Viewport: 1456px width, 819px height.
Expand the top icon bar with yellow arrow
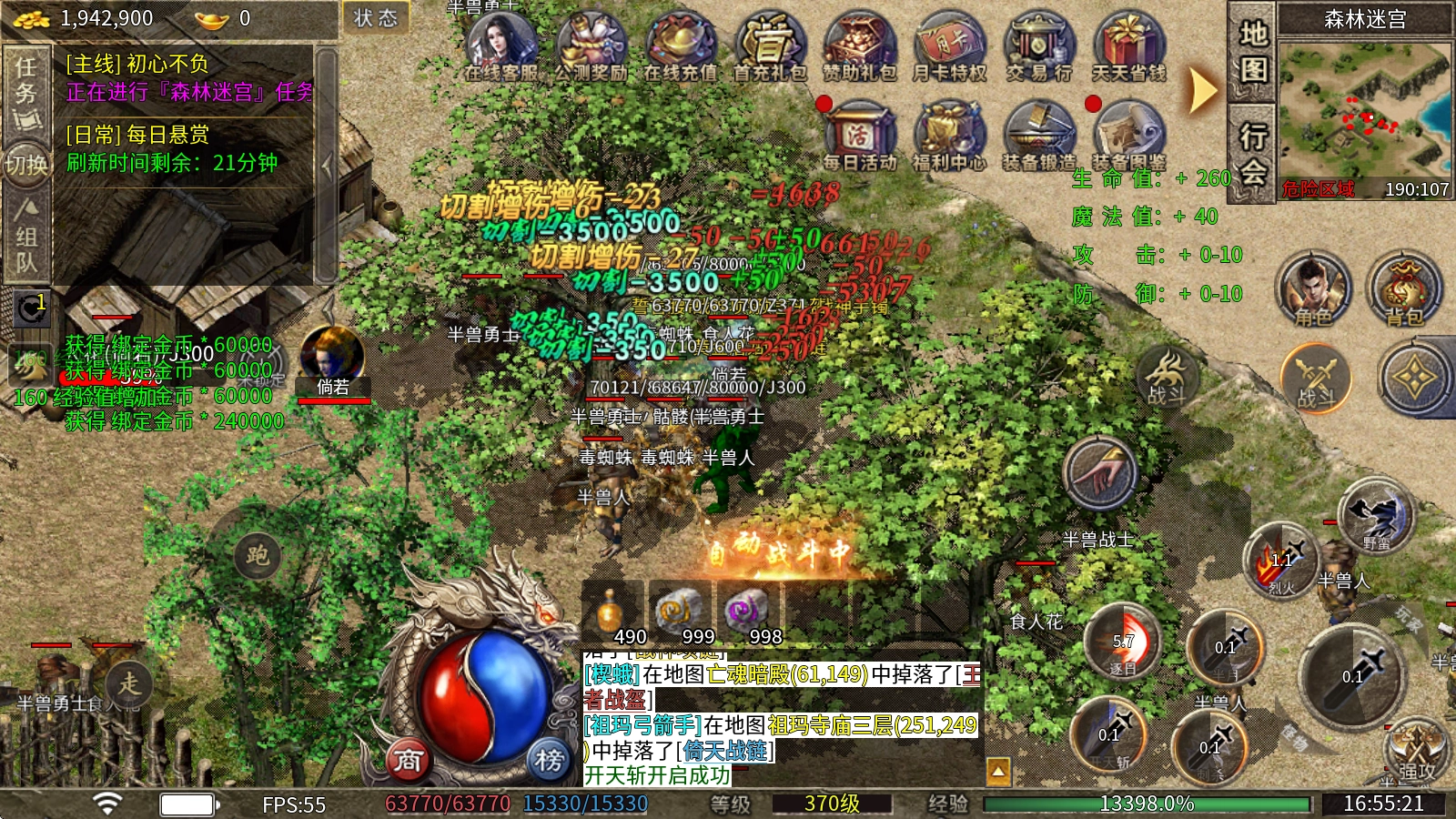[1203, 89]
